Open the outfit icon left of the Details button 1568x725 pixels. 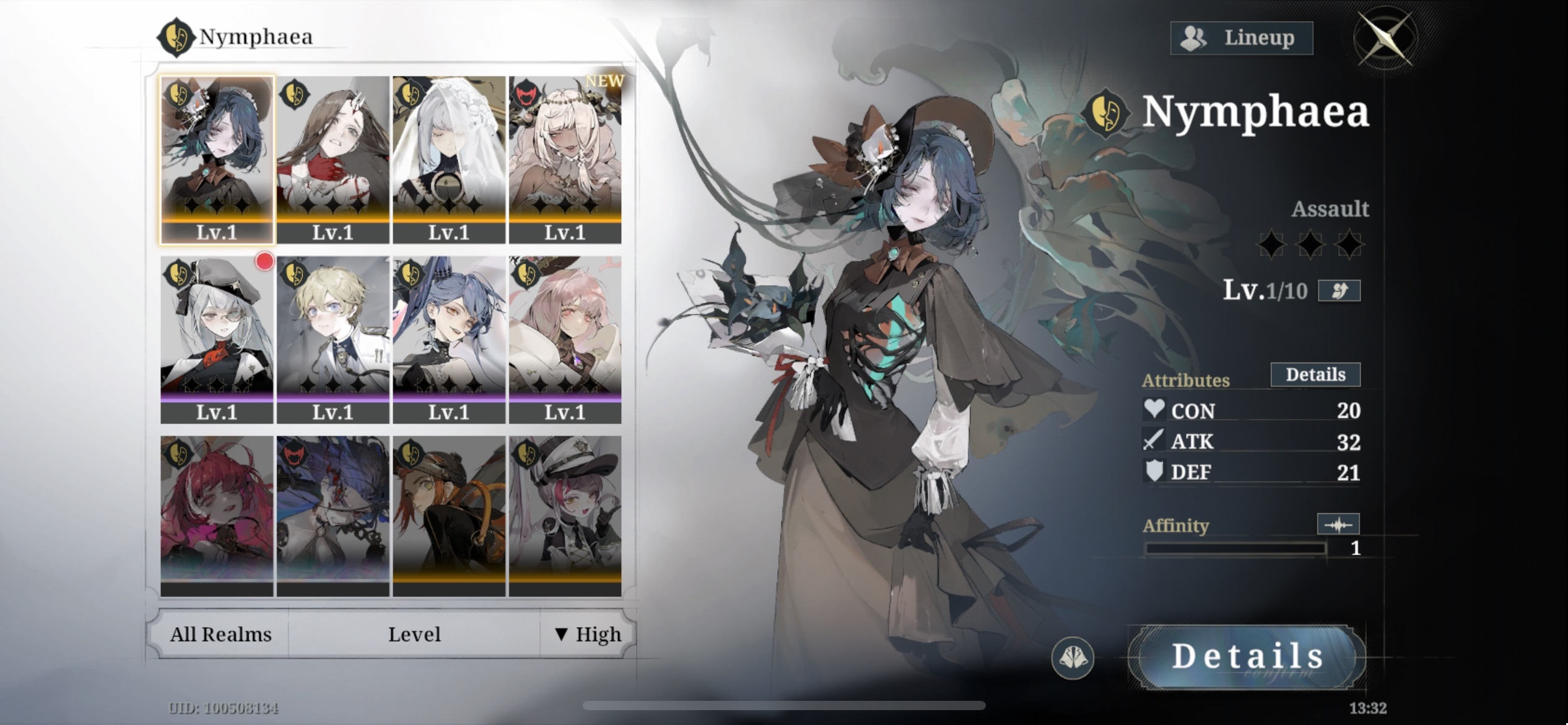pos(1071,657)
